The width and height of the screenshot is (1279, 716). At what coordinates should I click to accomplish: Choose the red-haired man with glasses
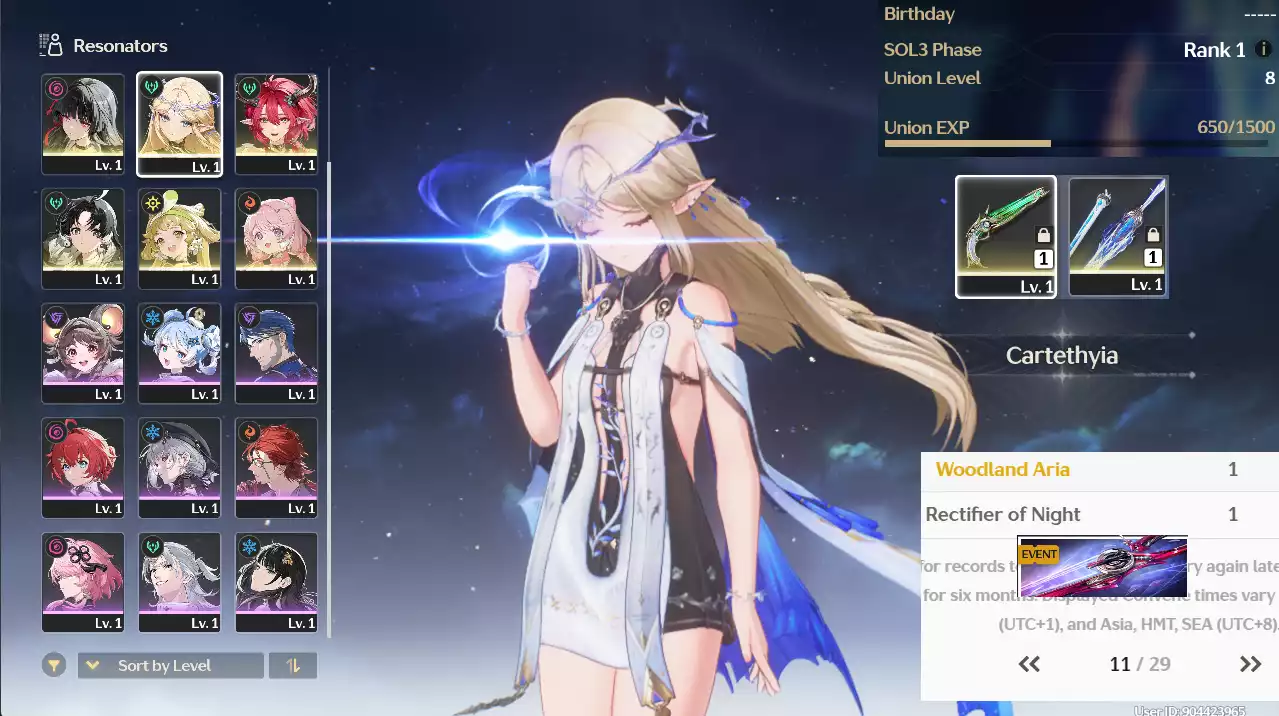pos(276,467)
